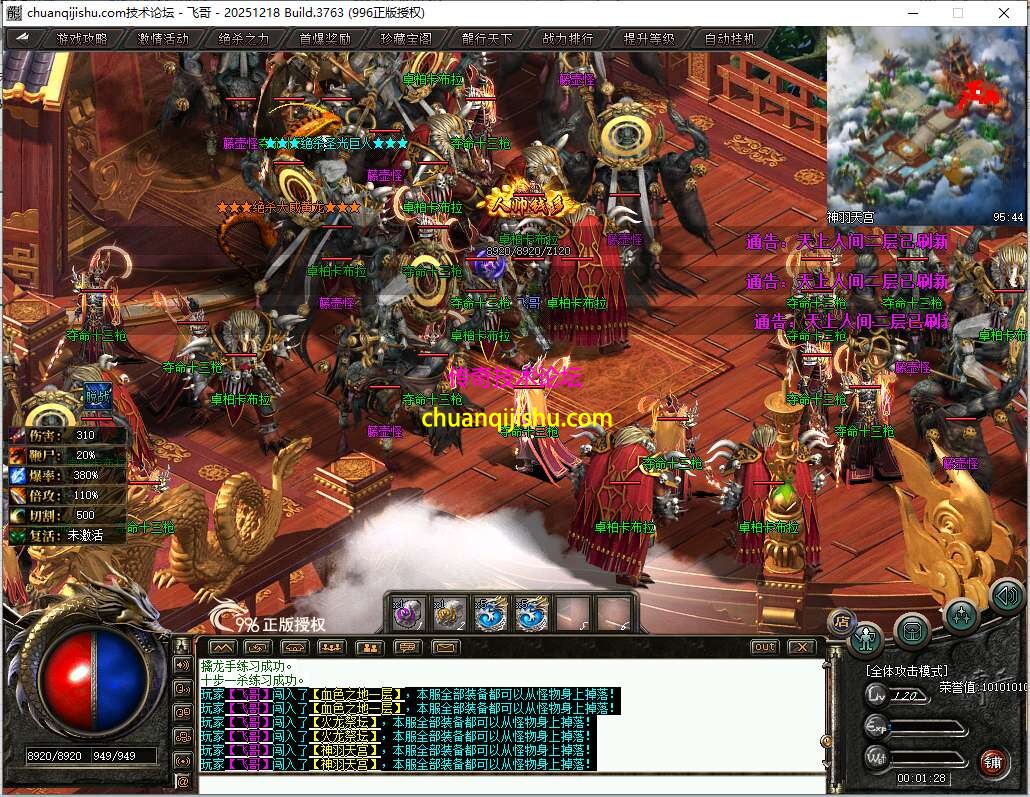Open the 珍藏宝阁 treasure pavilion menu
The width and height of the screenshot is (1030, 797).
pyautogui.click(x=406, y=39)
